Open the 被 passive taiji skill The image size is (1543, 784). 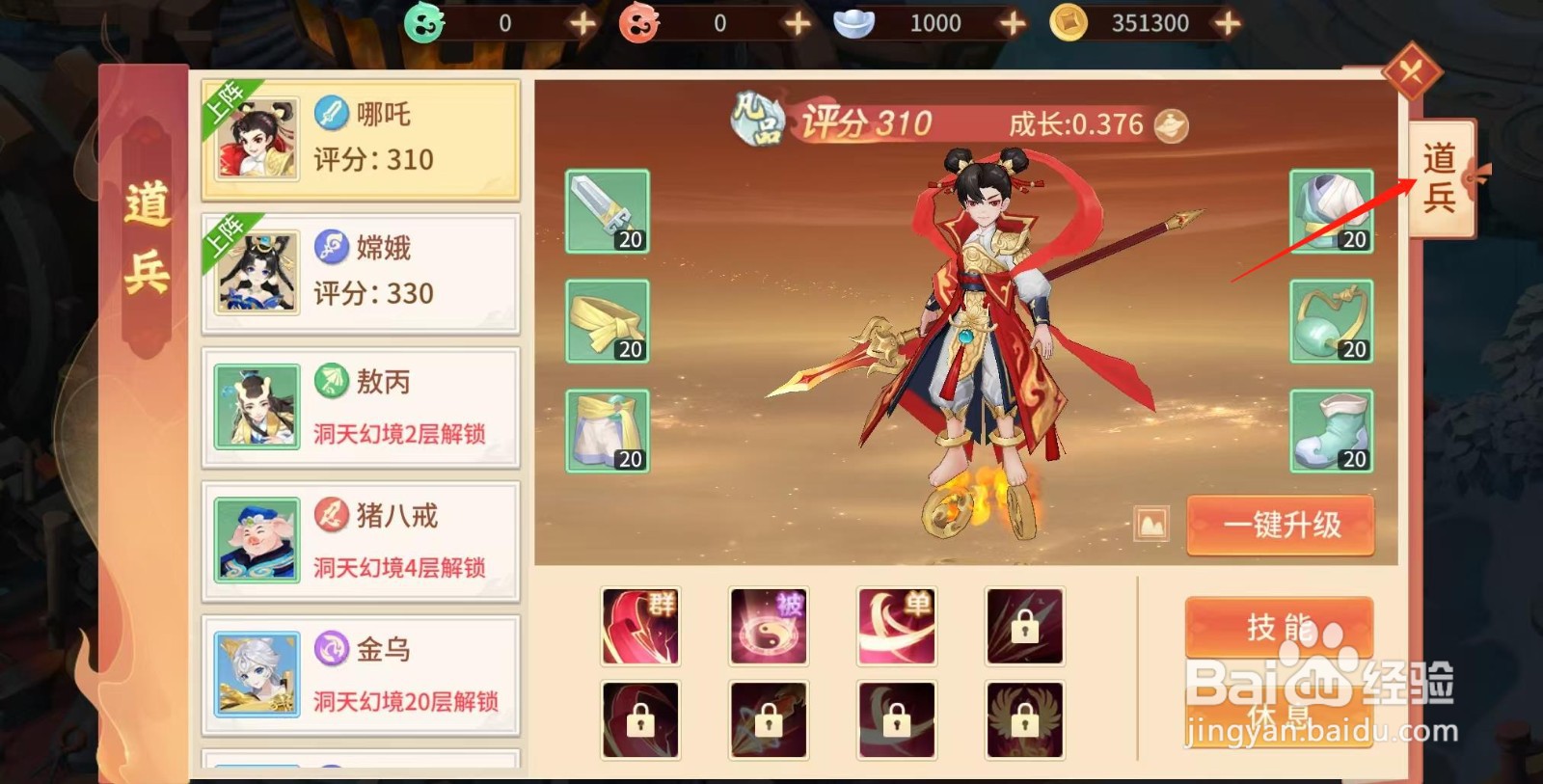coord(769,627)
